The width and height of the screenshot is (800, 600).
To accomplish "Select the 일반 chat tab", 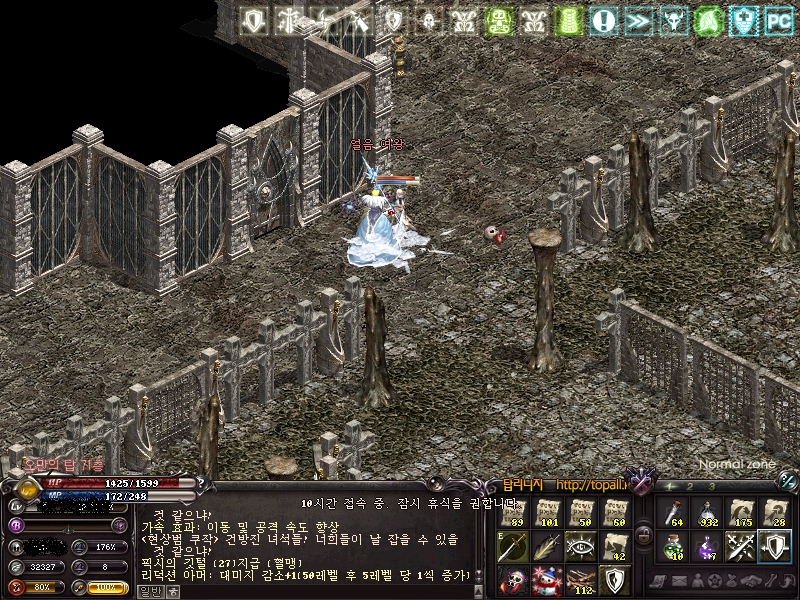I will (x=149, y=591).
